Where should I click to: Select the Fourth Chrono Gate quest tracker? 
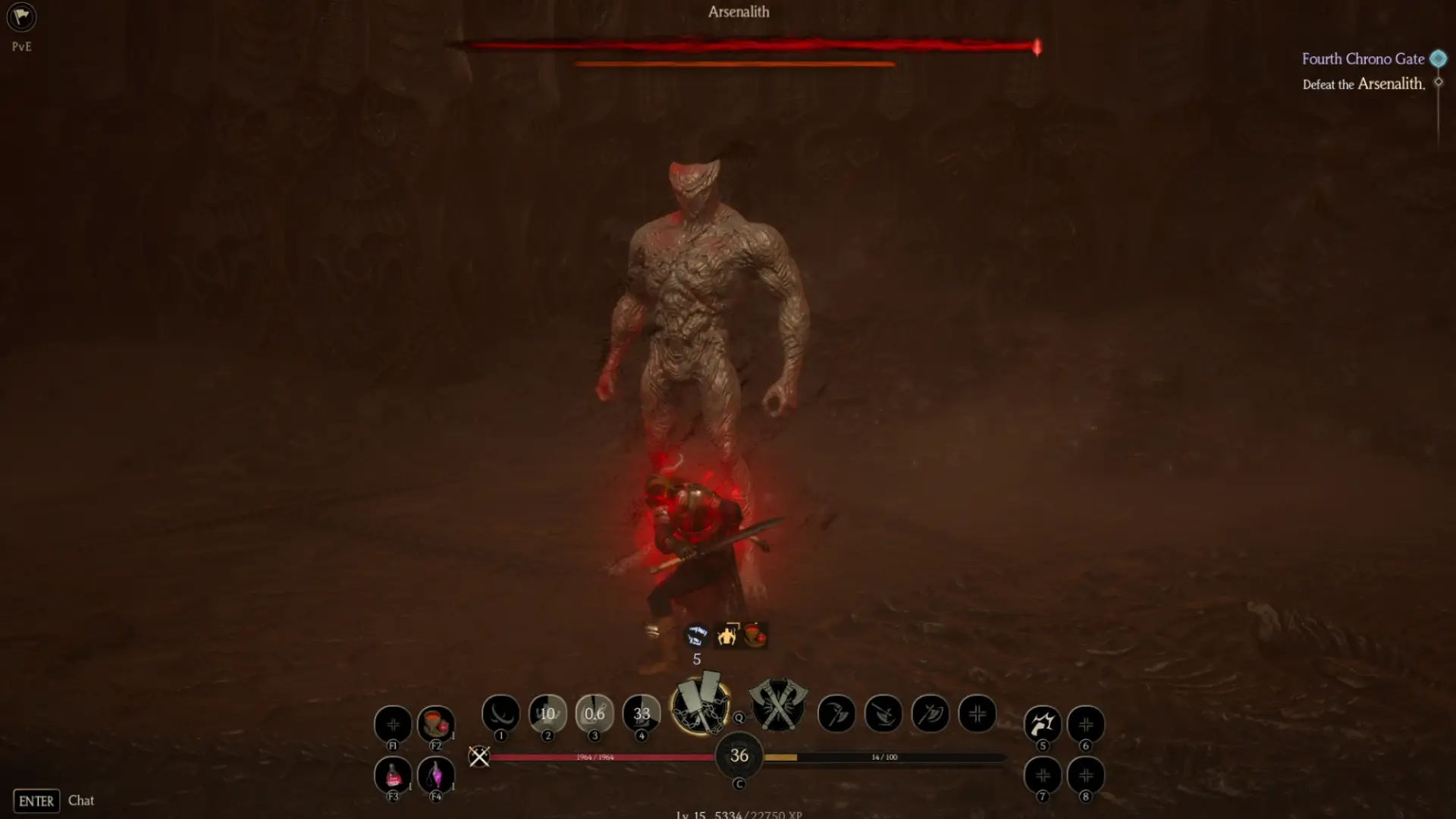[1363, 59]
